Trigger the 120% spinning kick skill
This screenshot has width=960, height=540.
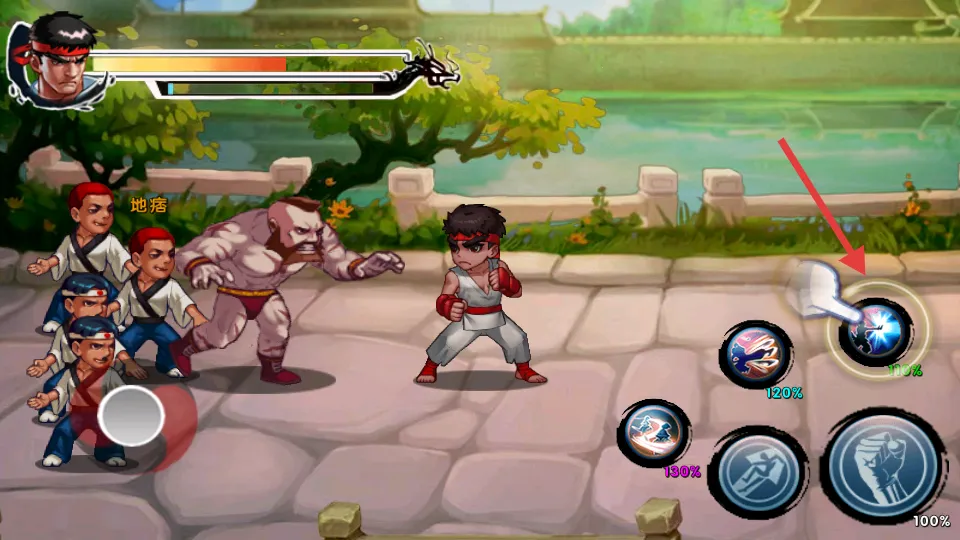tap(756, 354)
